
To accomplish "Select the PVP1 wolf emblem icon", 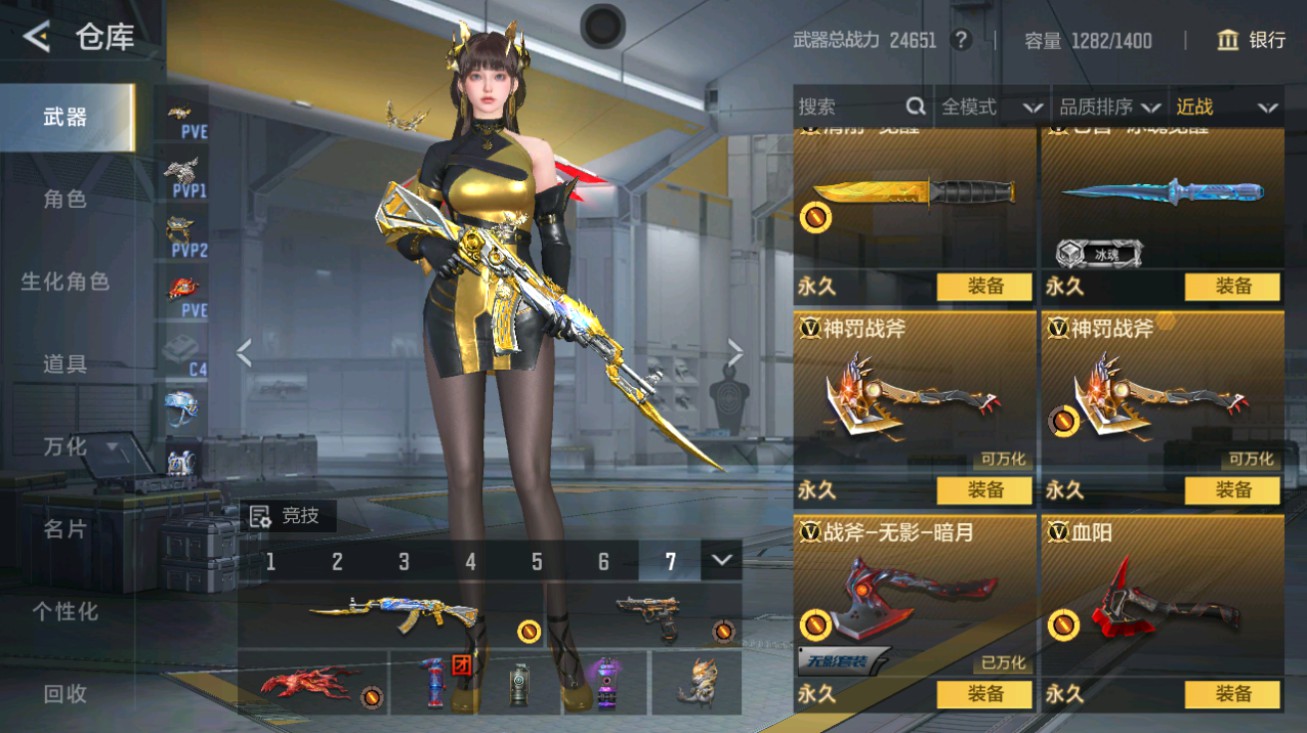I will [x=181, y=168].
